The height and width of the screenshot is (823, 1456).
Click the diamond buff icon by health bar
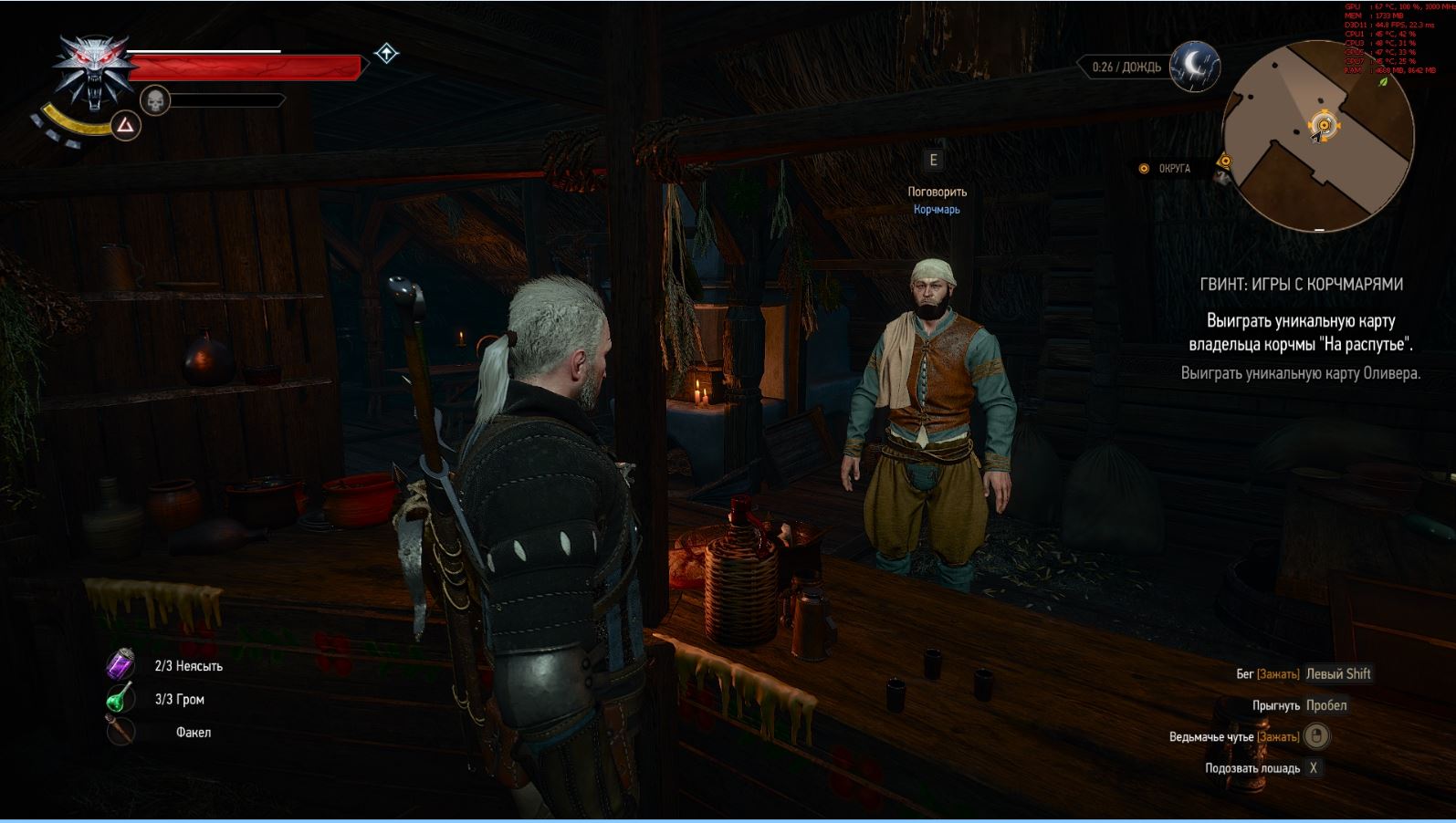tap(386, 54)
